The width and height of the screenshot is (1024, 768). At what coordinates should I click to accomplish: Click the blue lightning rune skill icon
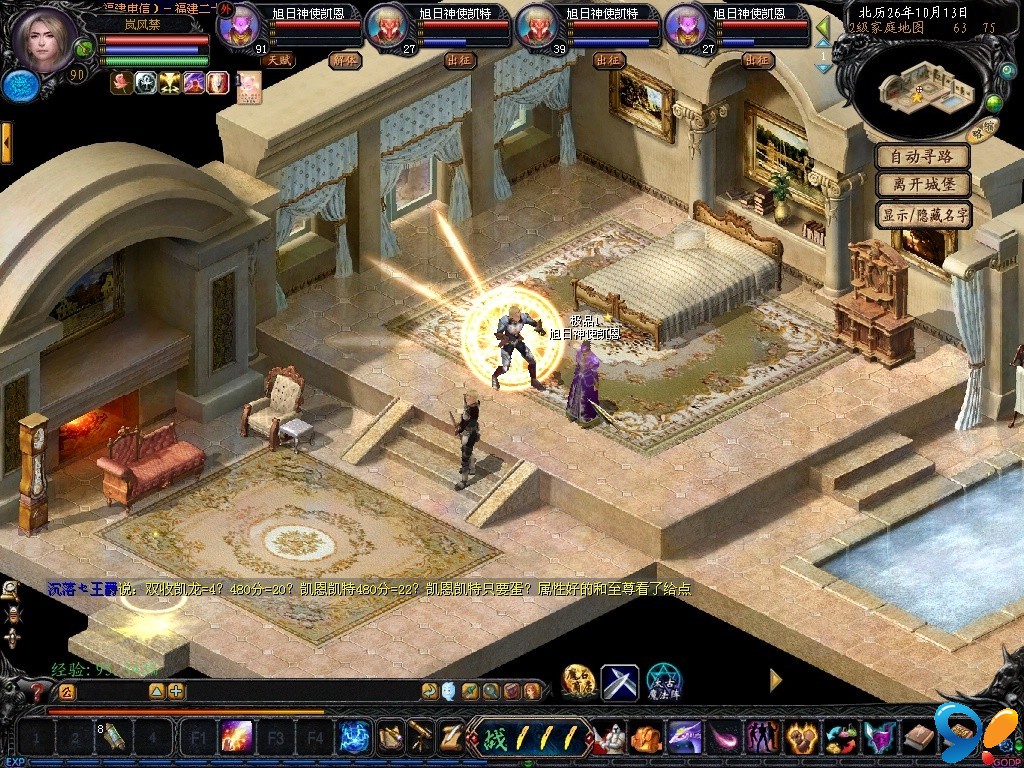(x=352, y=738)
